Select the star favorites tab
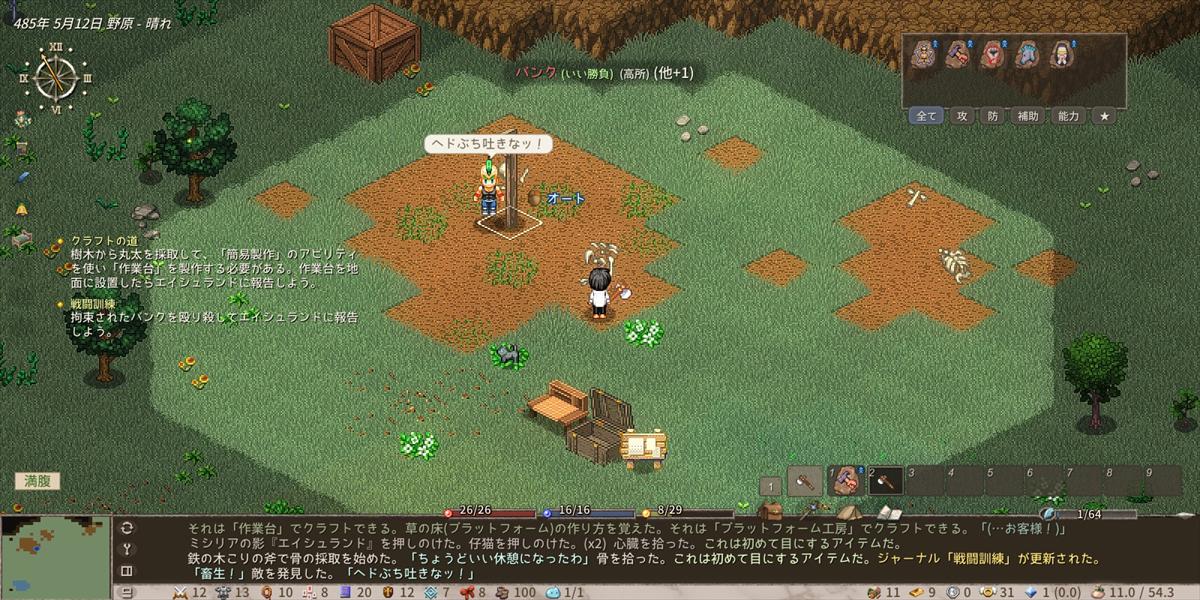Screen dimensions: 1200x600 pos(1104,116)
